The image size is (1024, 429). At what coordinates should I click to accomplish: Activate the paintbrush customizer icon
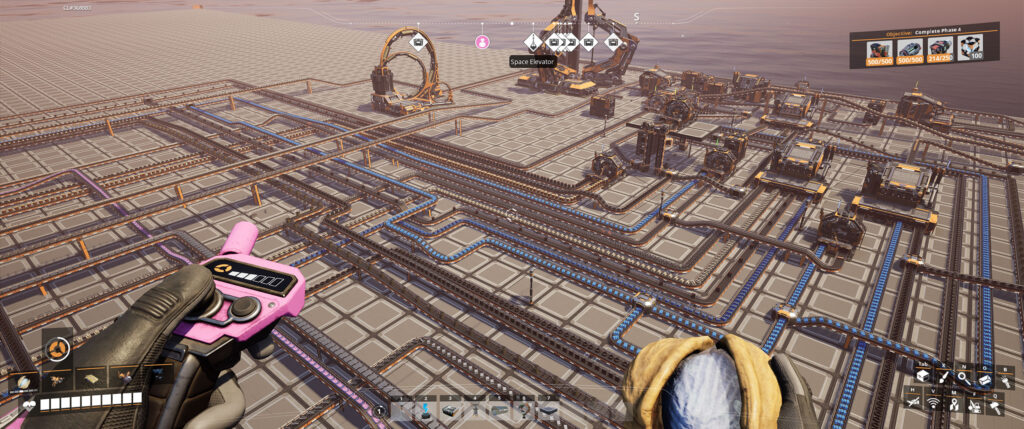tap(942, 377)
